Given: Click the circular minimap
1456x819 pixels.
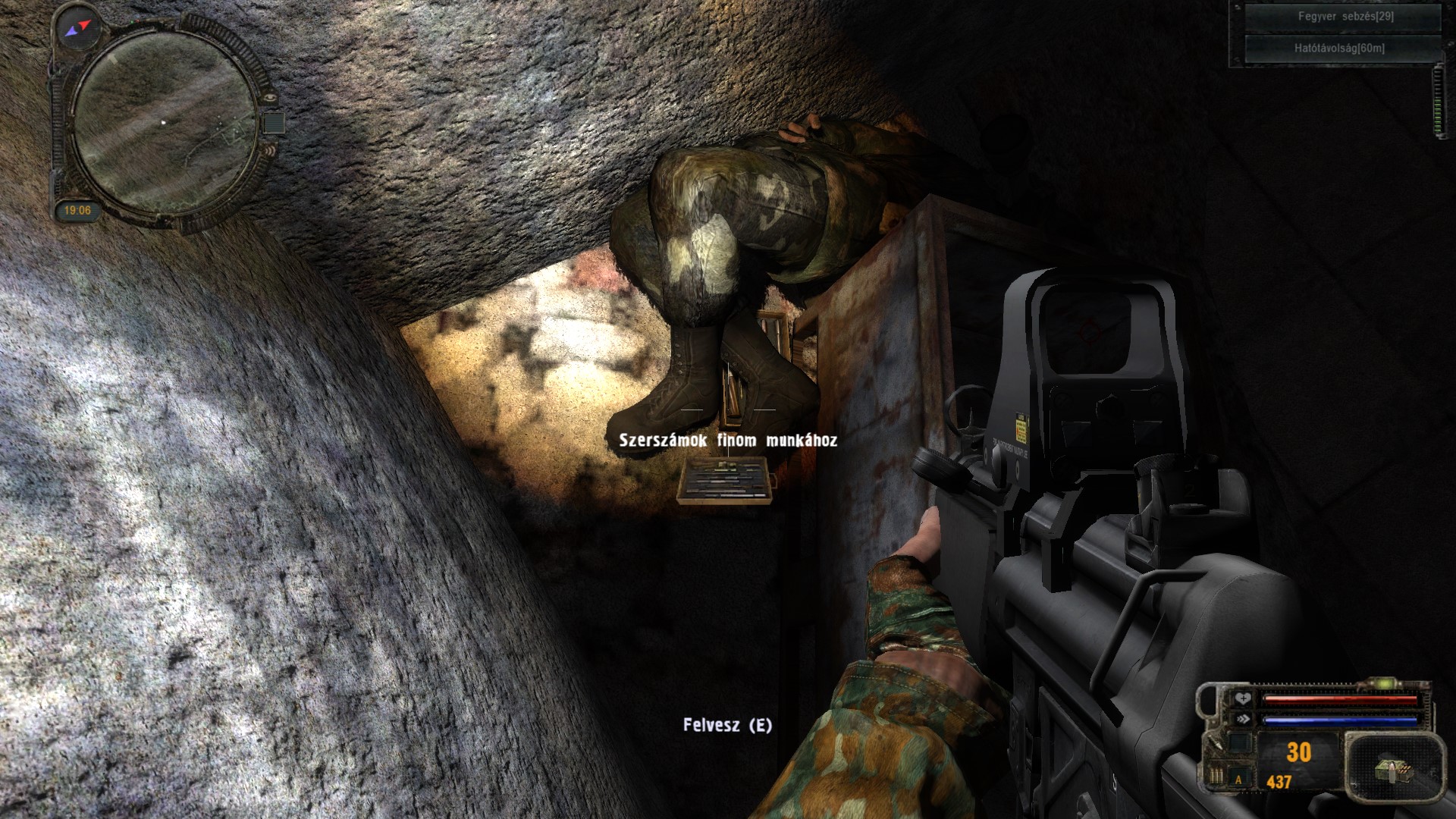Looking at the screenshot, I should point(165,123).
